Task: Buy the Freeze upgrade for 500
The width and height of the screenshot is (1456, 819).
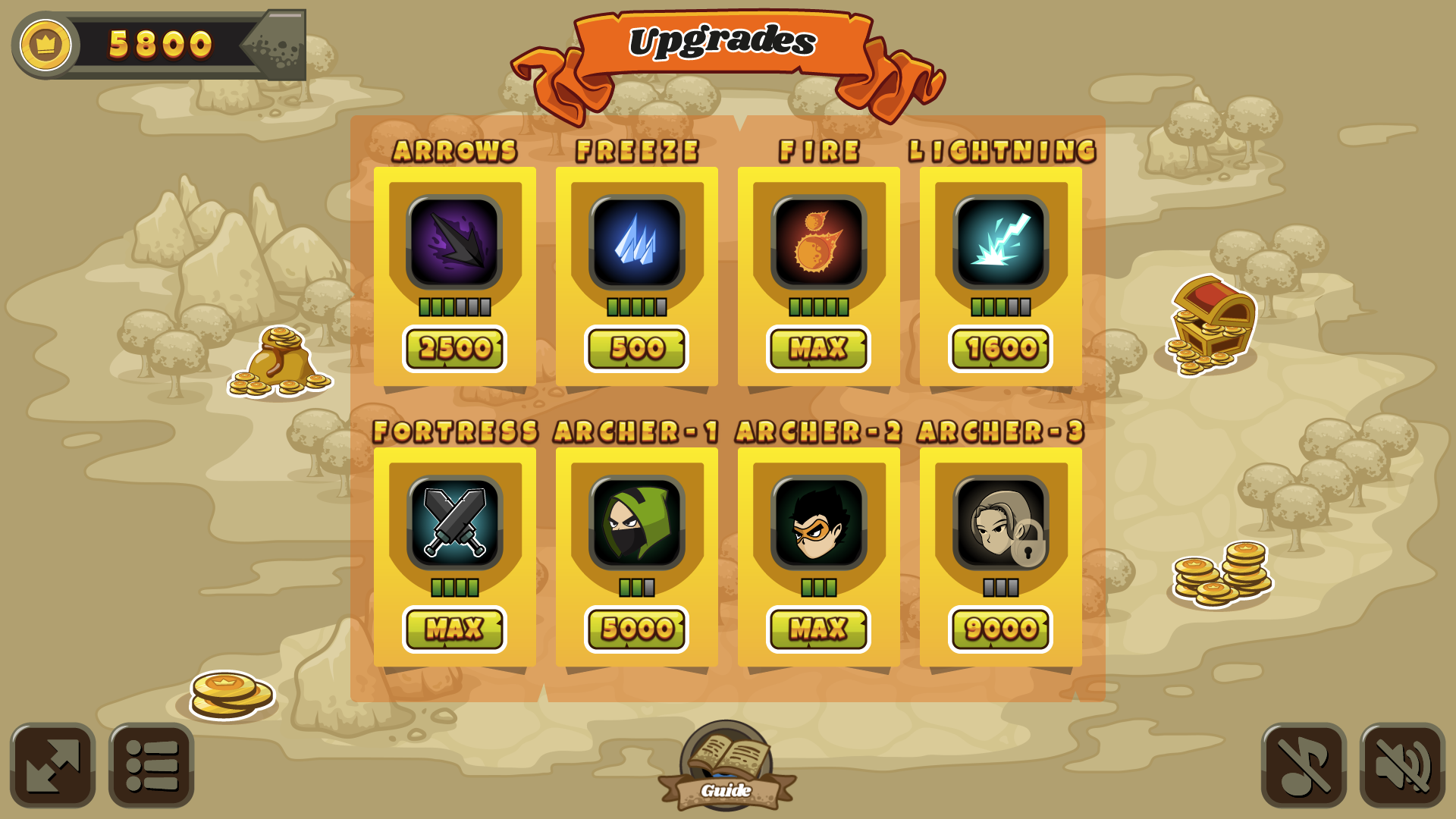Action: [637, 349]
